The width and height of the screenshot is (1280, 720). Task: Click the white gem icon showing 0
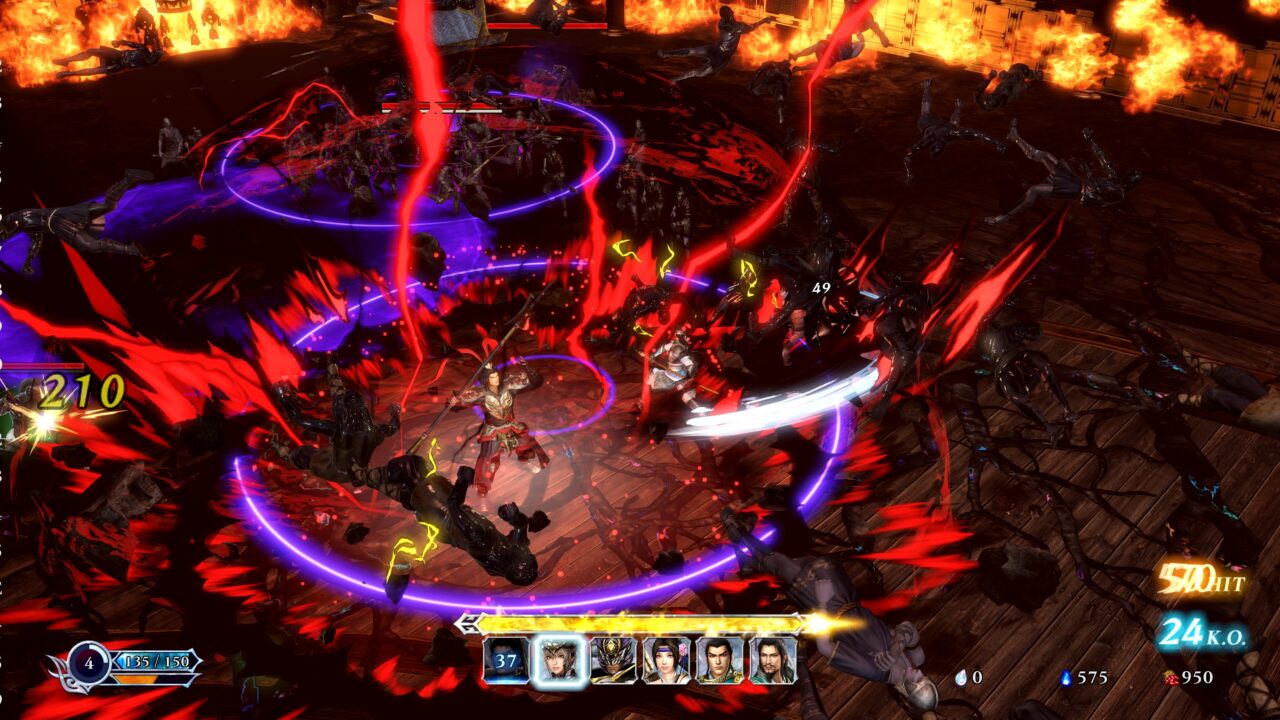coord(962,678)
